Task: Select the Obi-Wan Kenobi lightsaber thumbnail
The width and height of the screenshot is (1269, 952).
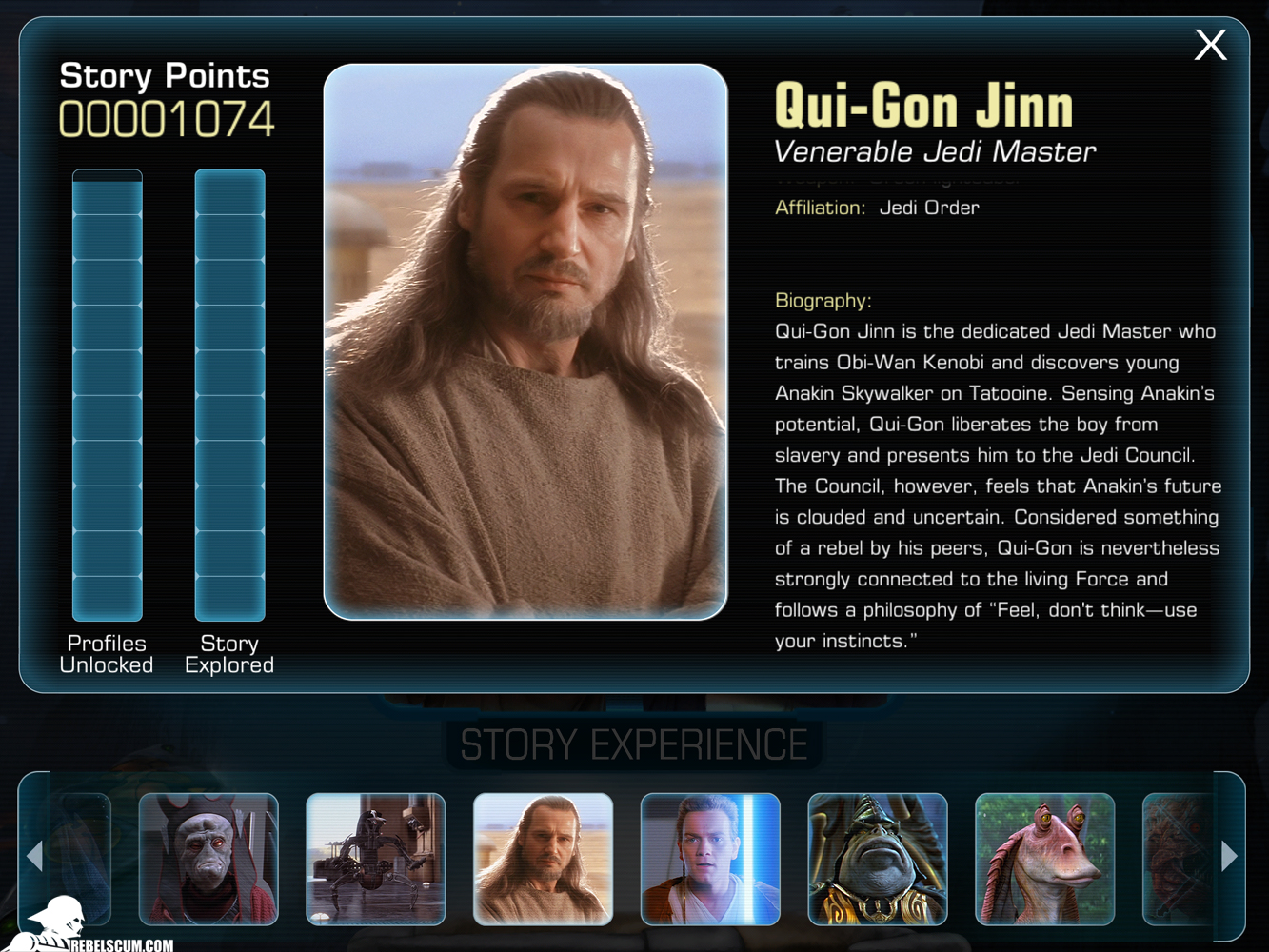Action: click(x=710, y=859)
